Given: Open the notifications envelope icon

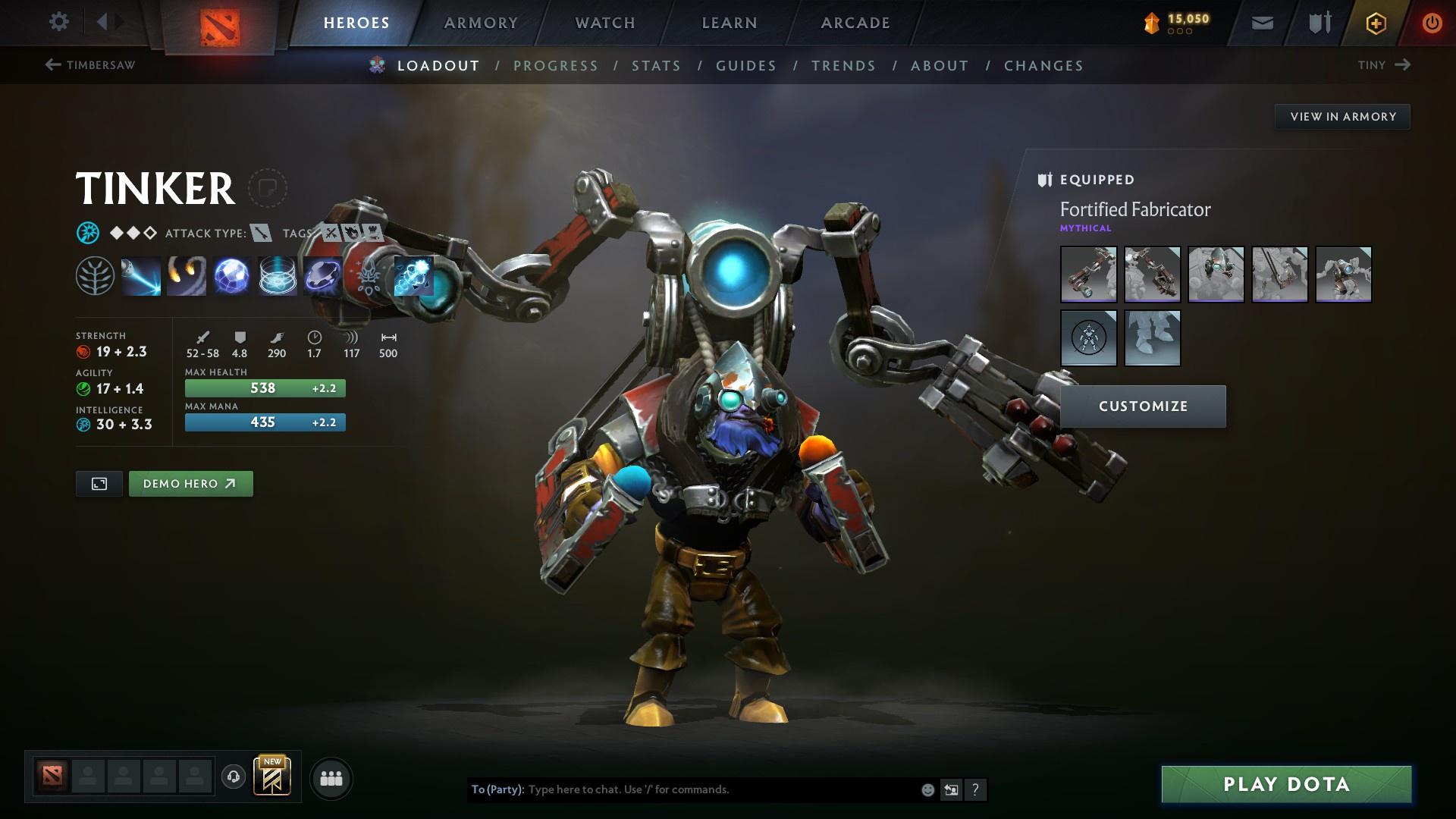Looking at the screenshot, I should (x=1261, y=22).
